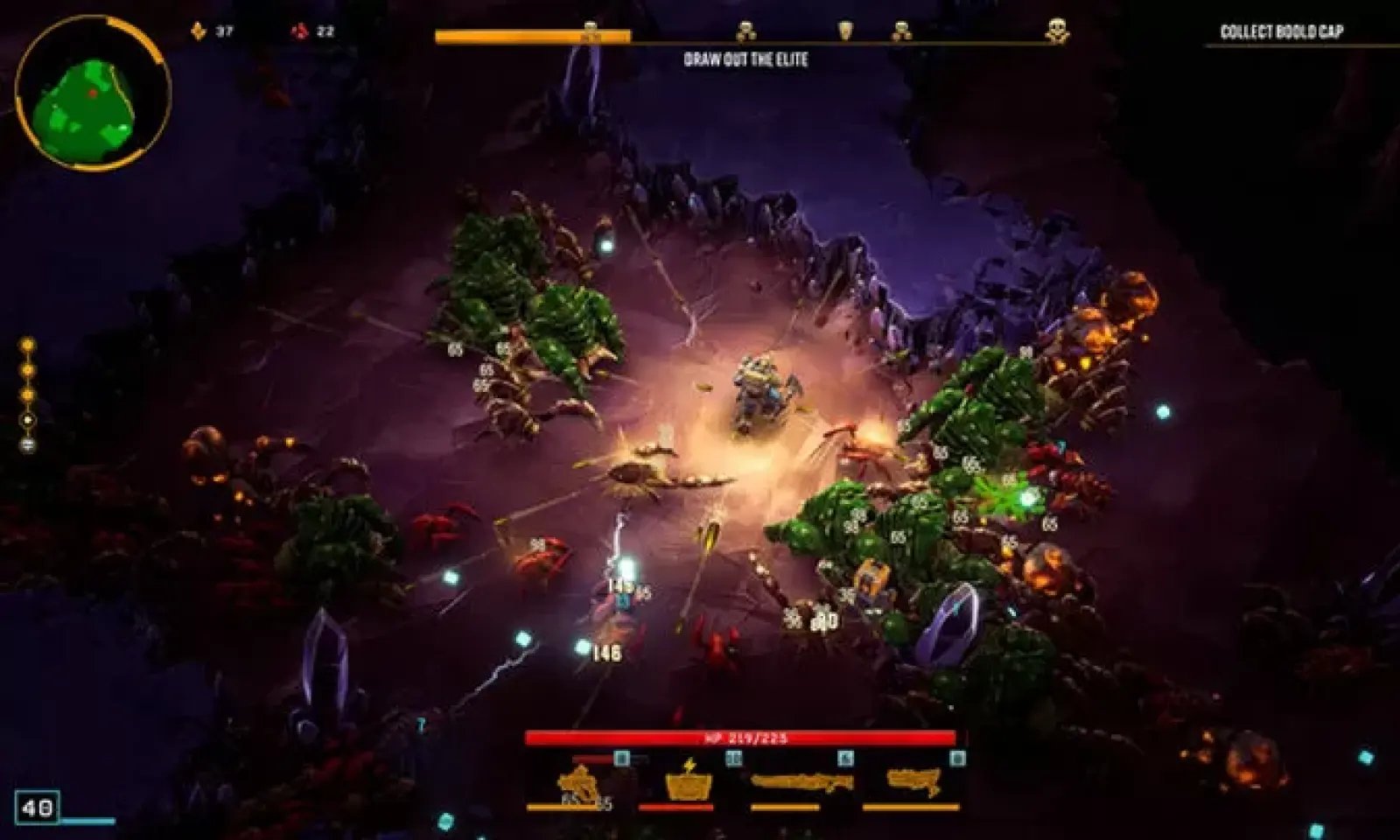Image resolution: width=1400 pixels, height=840 pixels.
Task: Click the egg-shaped milestone icon on the top bar
Action: click(x=844, y=26)
